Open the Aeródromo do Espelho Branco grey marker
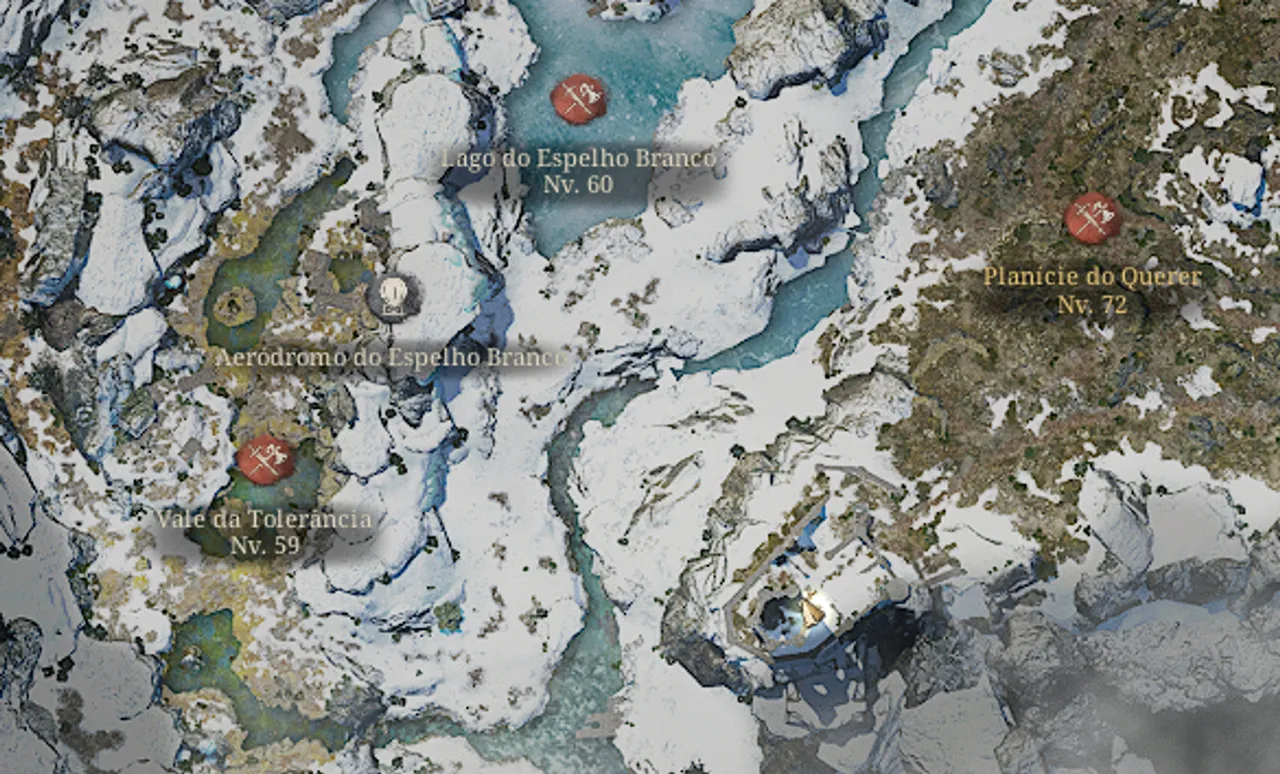 (x=393, y=296)
